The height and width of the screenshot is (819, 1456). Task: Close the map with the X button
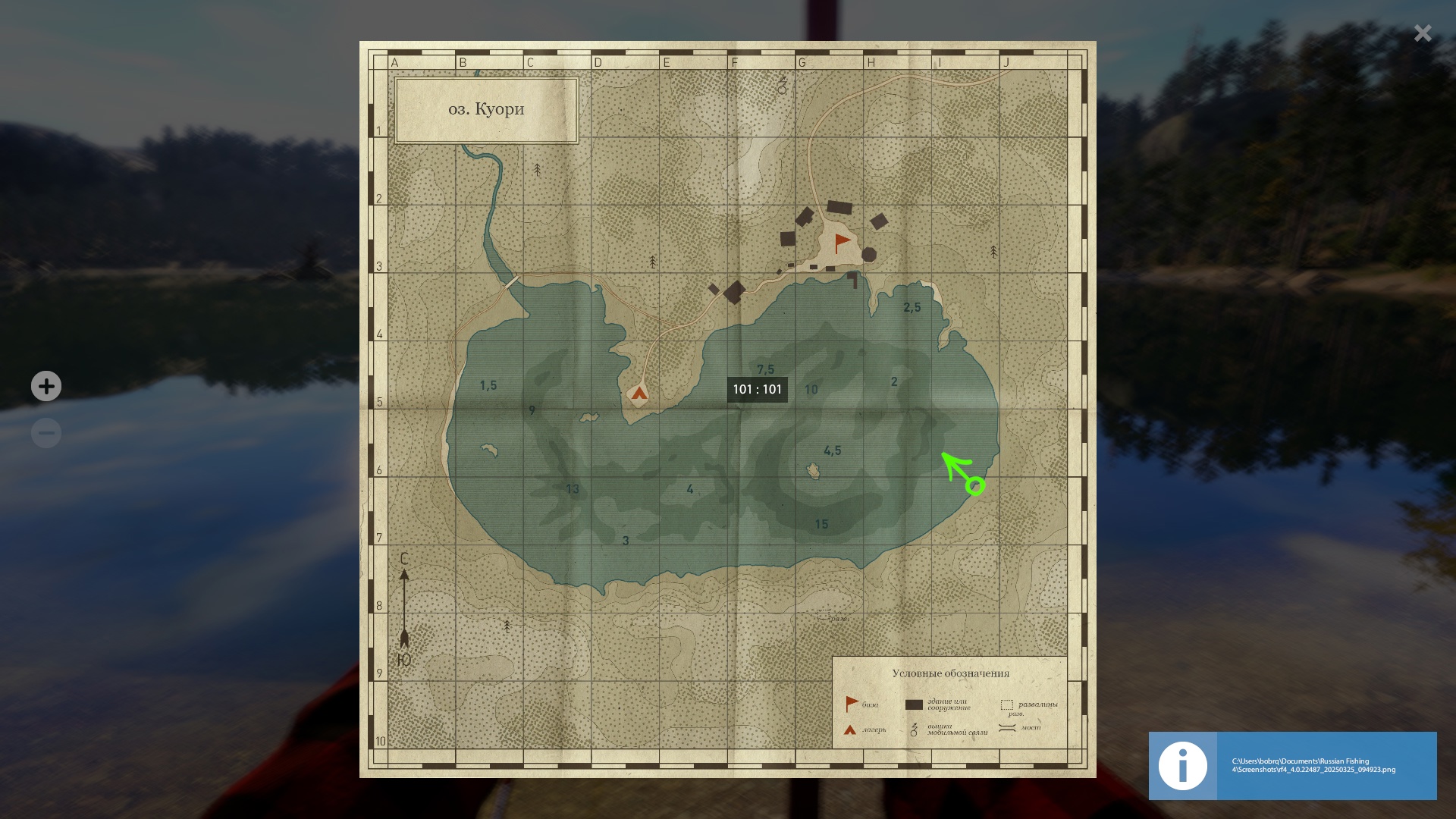pos(1423,33)
